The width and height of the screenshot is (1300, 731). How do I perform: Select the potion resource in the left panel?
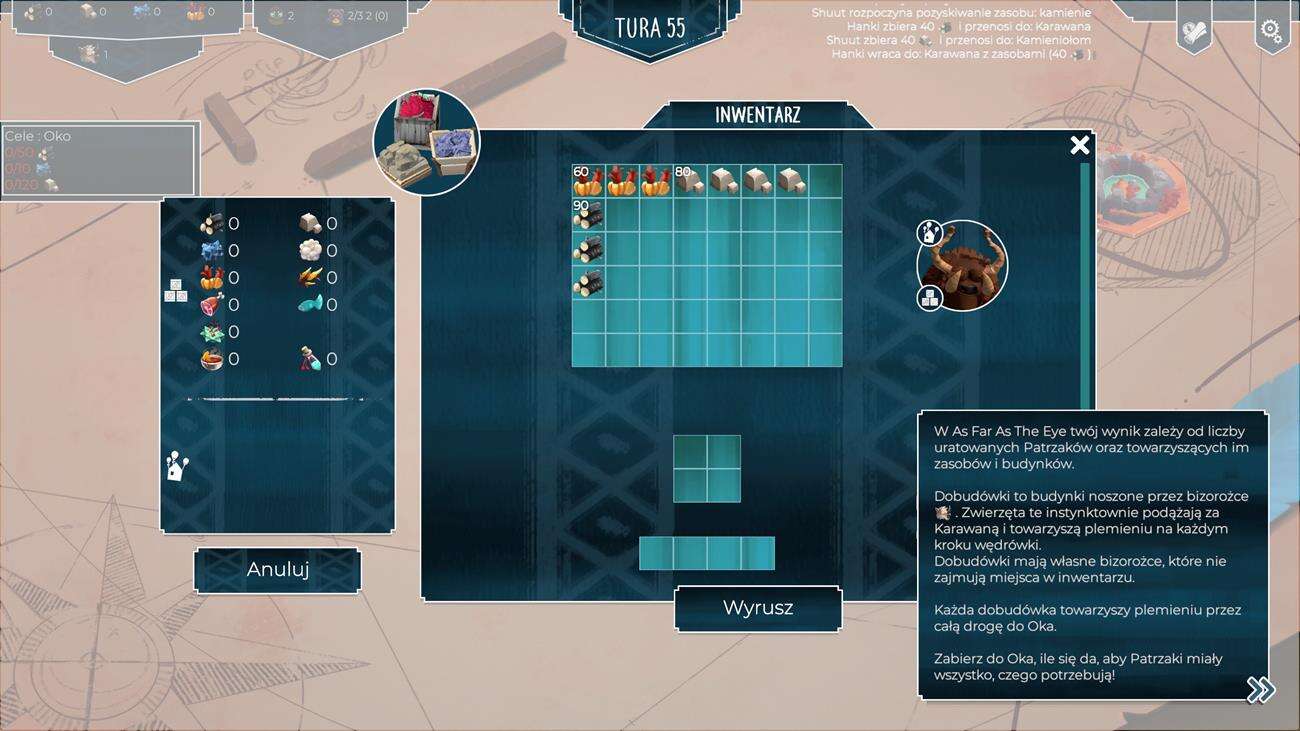pos(311,359)
